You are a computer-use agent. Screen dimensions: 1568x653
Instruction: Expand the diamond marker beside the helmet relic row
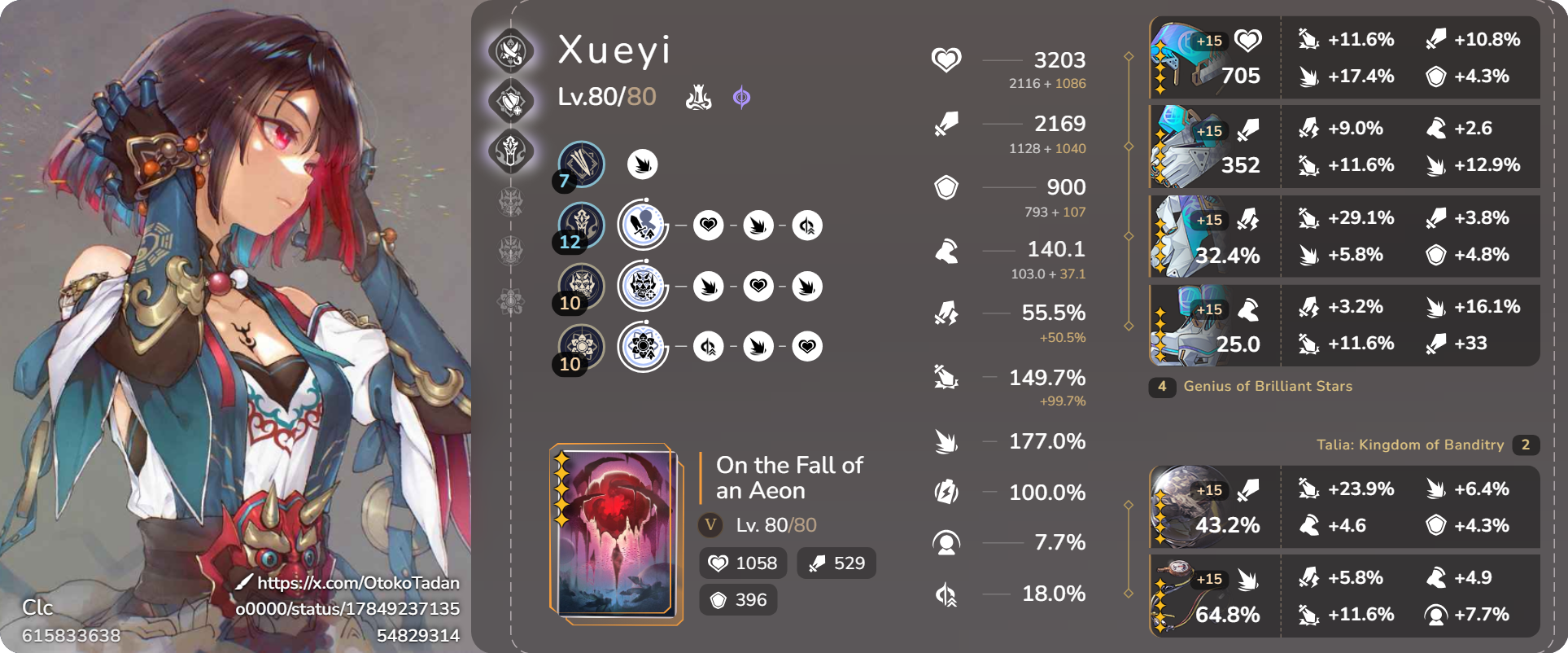point(1129,57)
